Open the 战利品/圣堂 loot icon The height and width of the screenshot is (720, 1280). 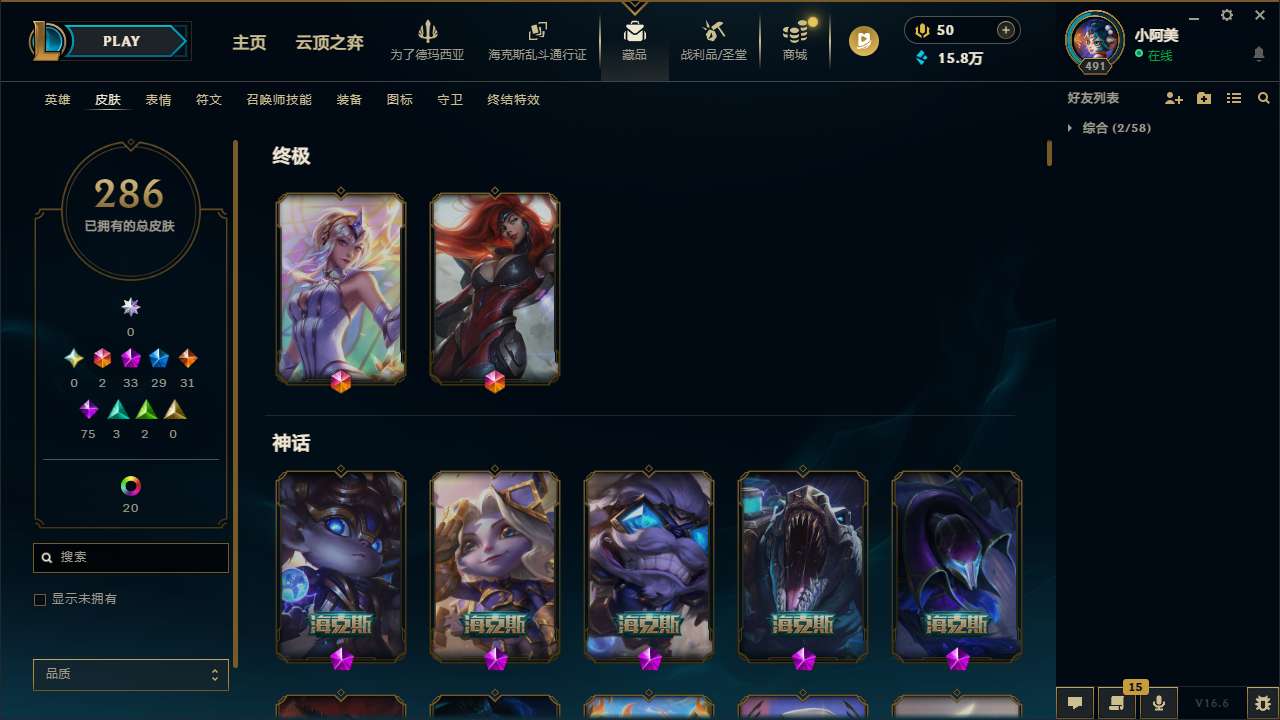coord(713,40)
